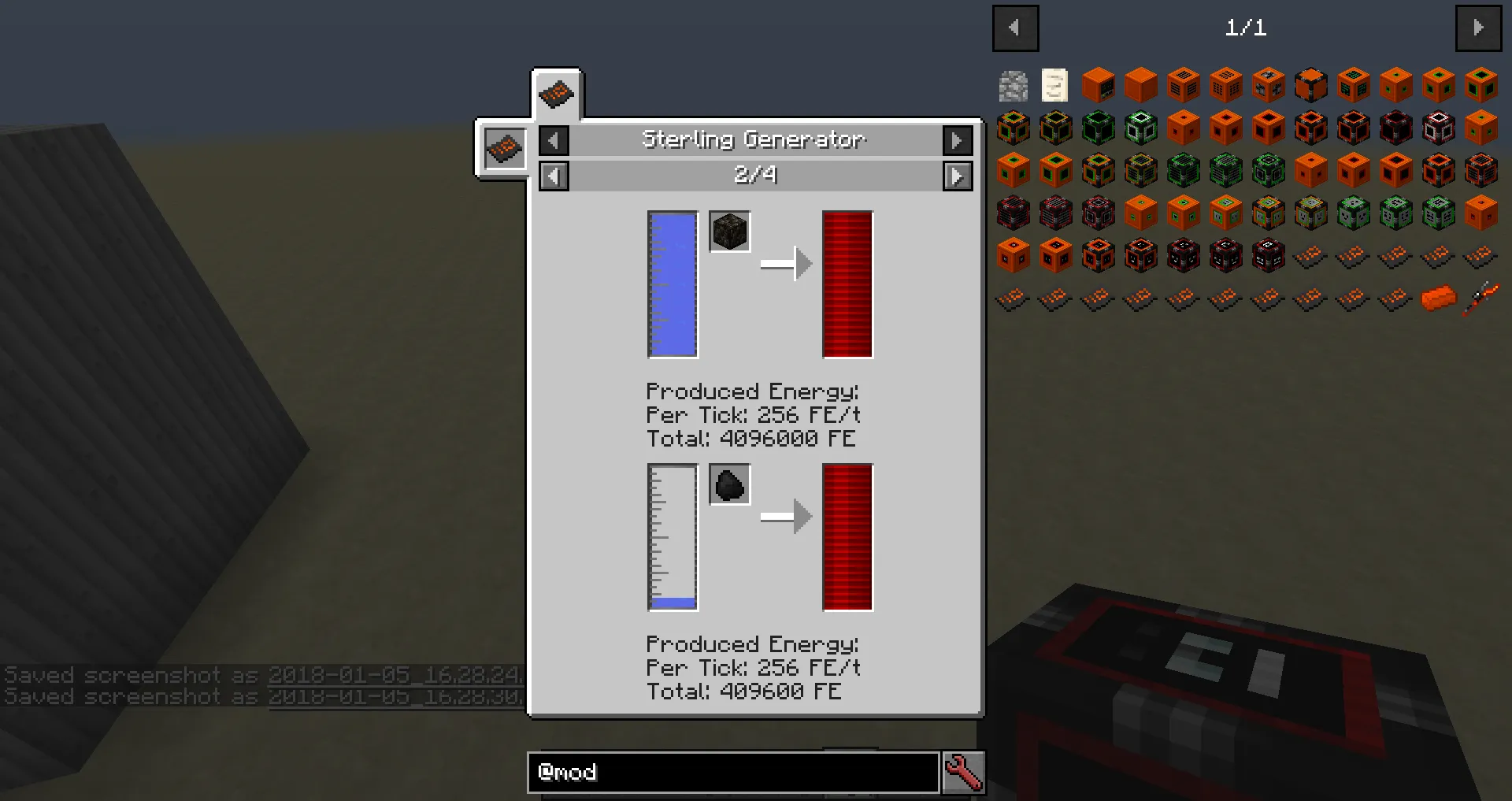Select the cobblestone item in the item list
The width and height of the screenshot is (1512, 801).
coord(1013,85)
